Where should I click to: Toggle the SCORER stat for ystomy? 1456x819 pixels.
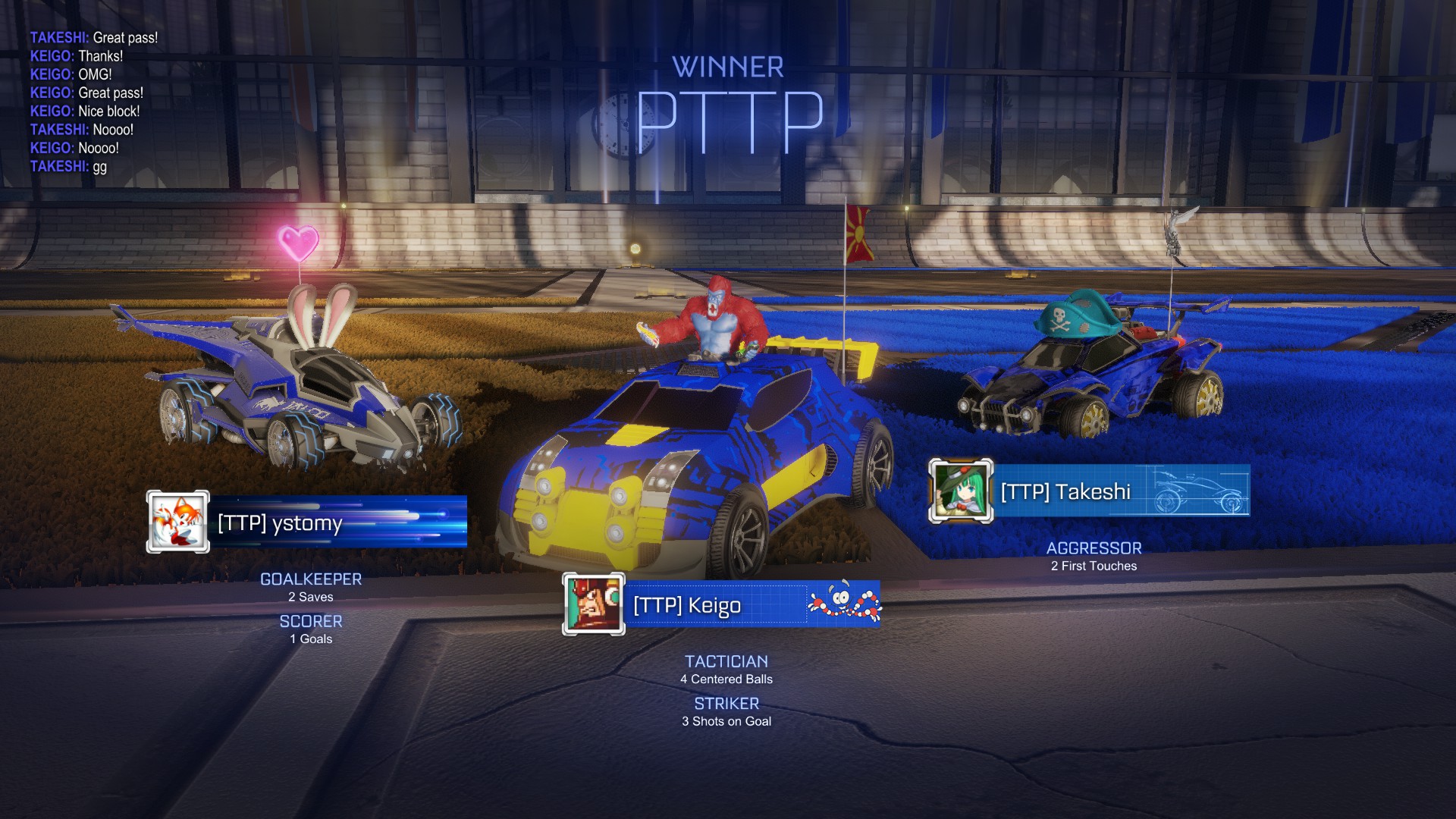(310, 620)
